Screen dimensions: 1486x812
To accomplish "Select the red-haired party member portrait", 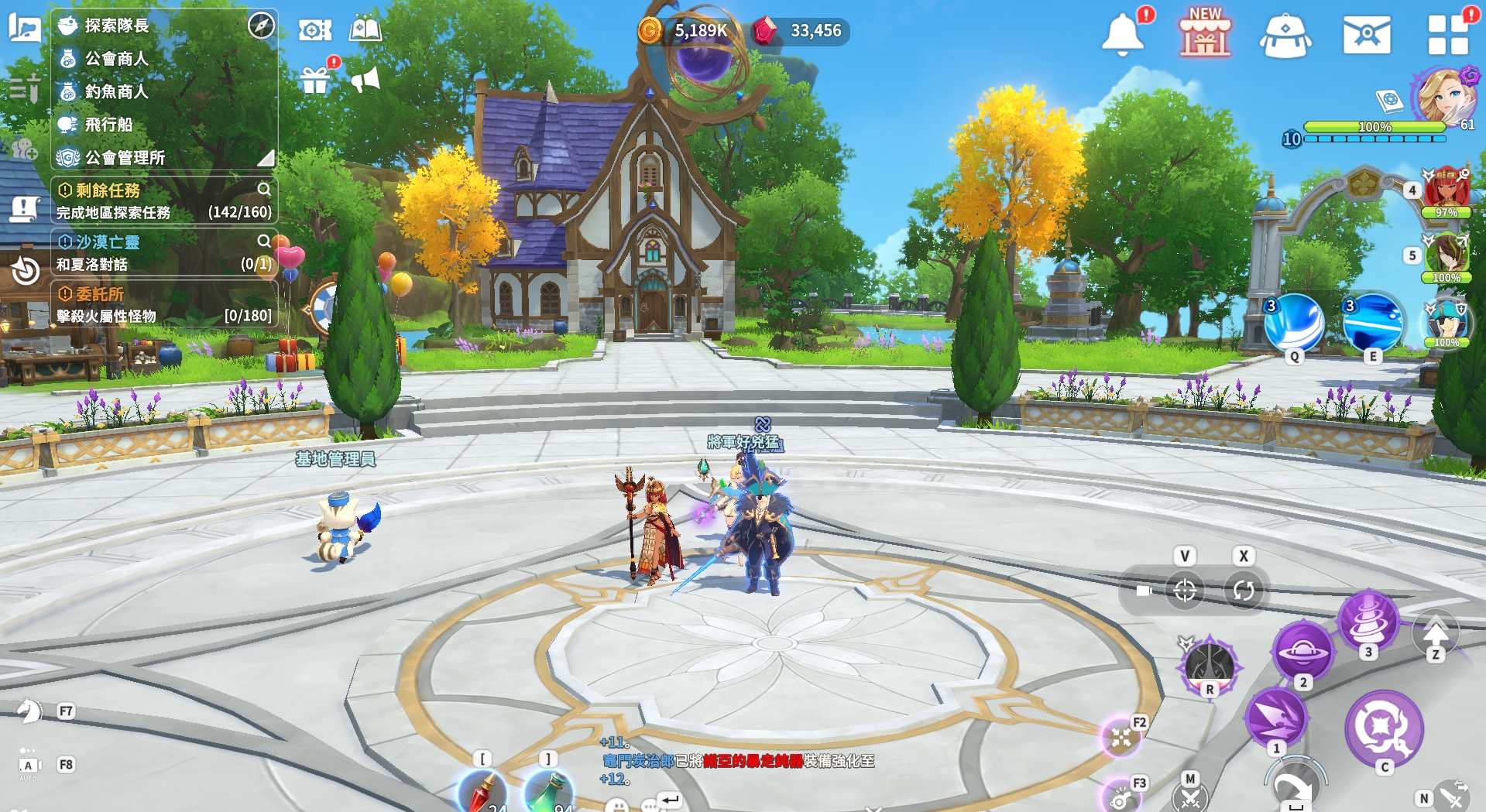I will click(x=1445, y=188).
